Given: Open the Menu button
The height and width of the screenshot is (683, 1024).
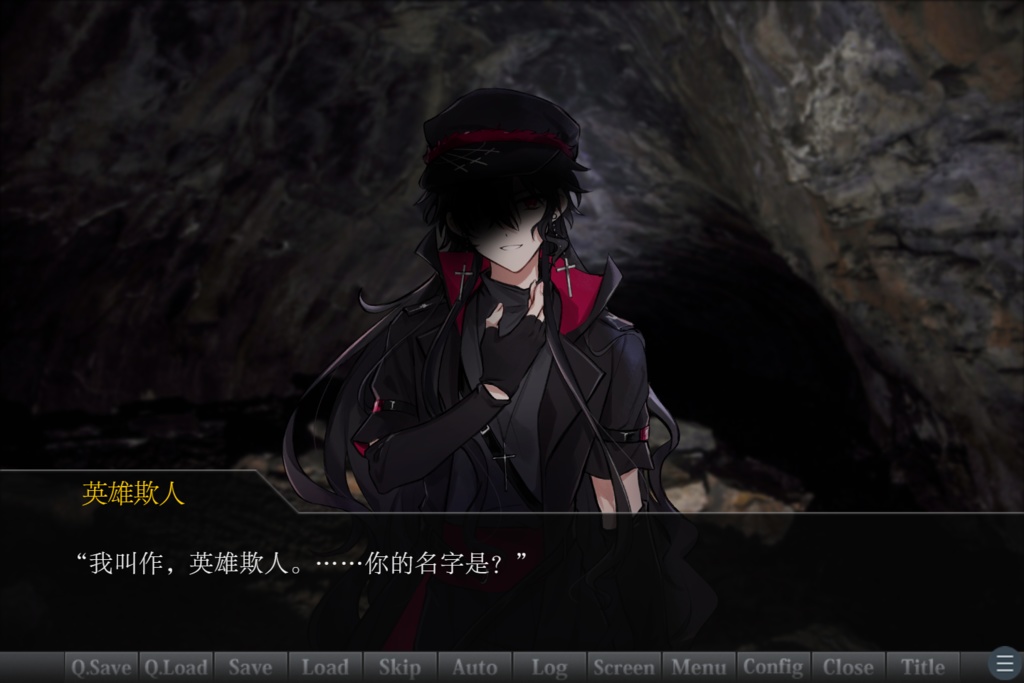Looking at the screenshot, I should tap(699, 667).
